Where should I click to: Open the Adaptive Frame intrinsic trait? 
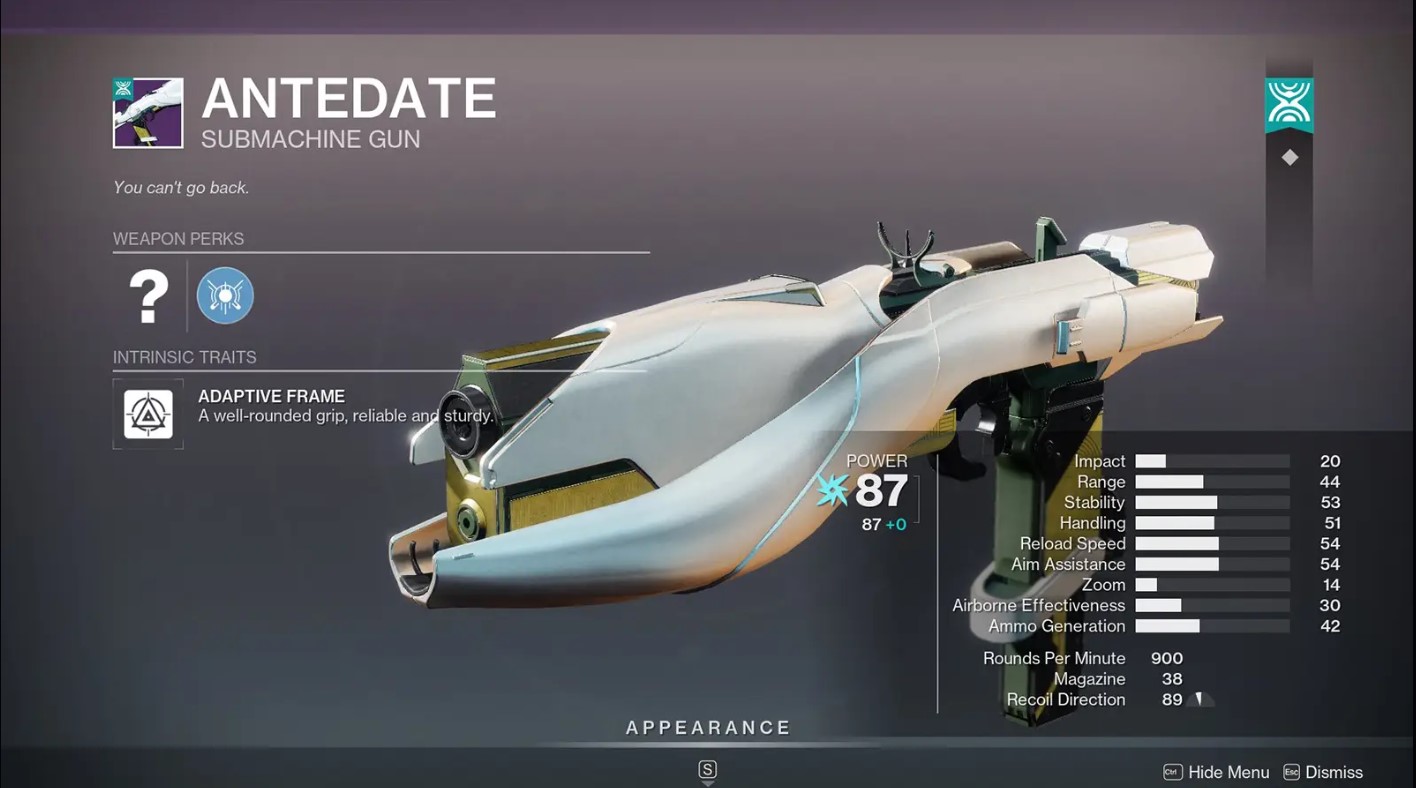148,413
